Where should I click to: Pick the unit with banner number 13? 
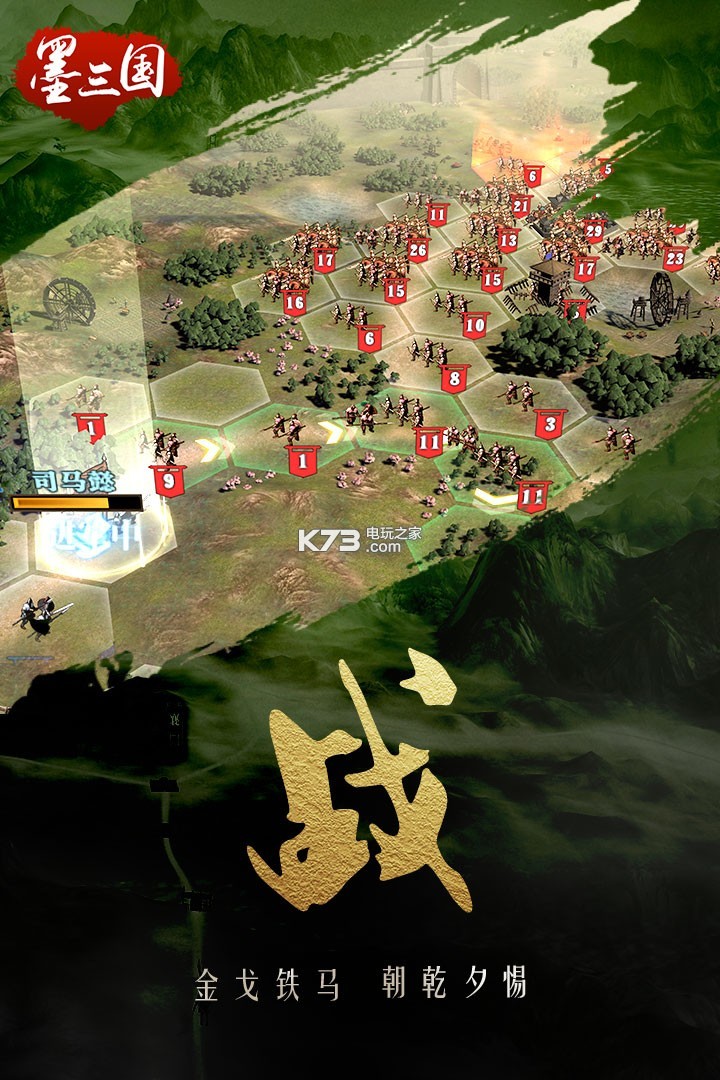(x=508, y=238)
